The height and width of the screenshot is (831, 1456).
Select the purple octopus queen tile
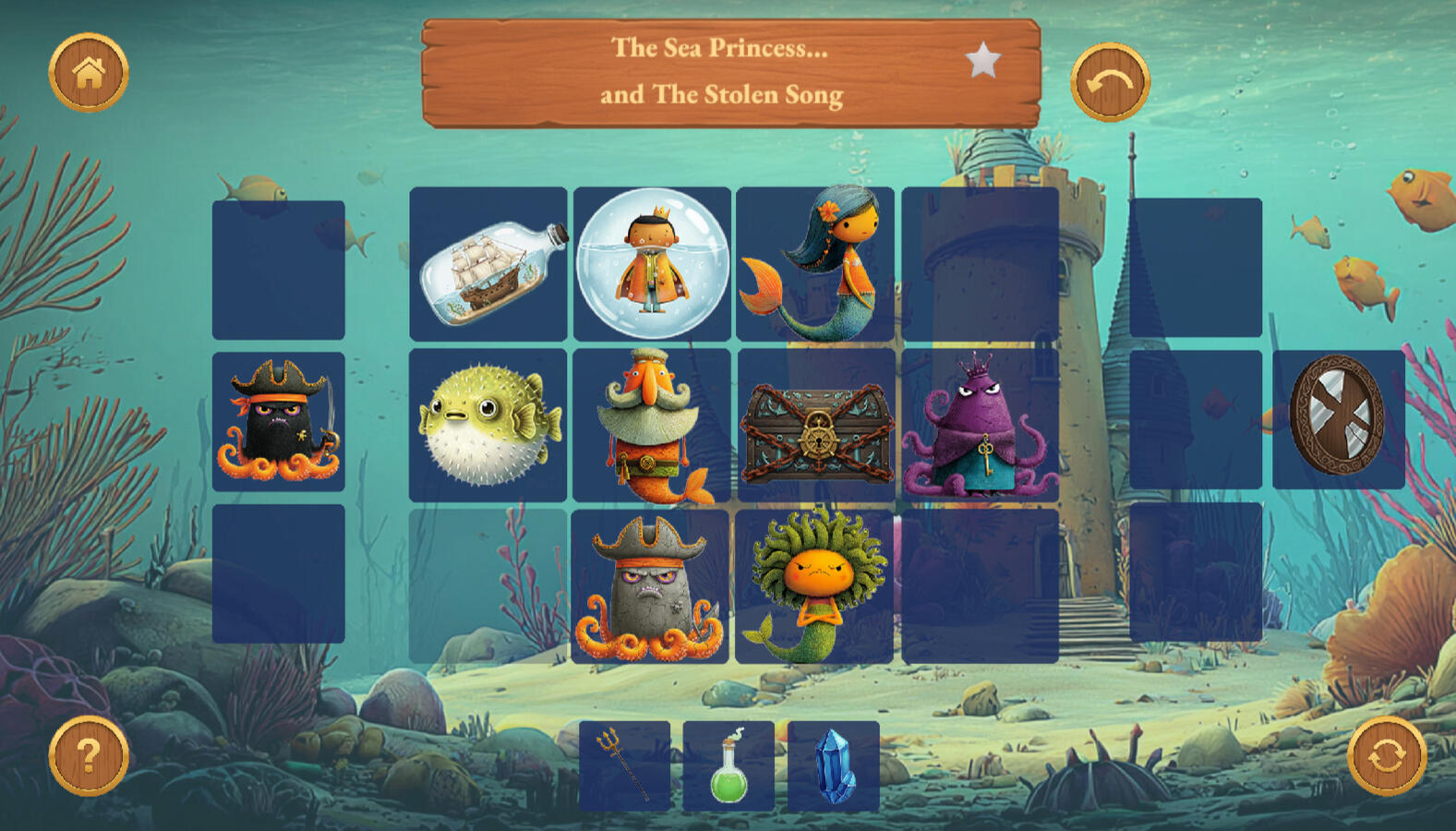(980, 425)
